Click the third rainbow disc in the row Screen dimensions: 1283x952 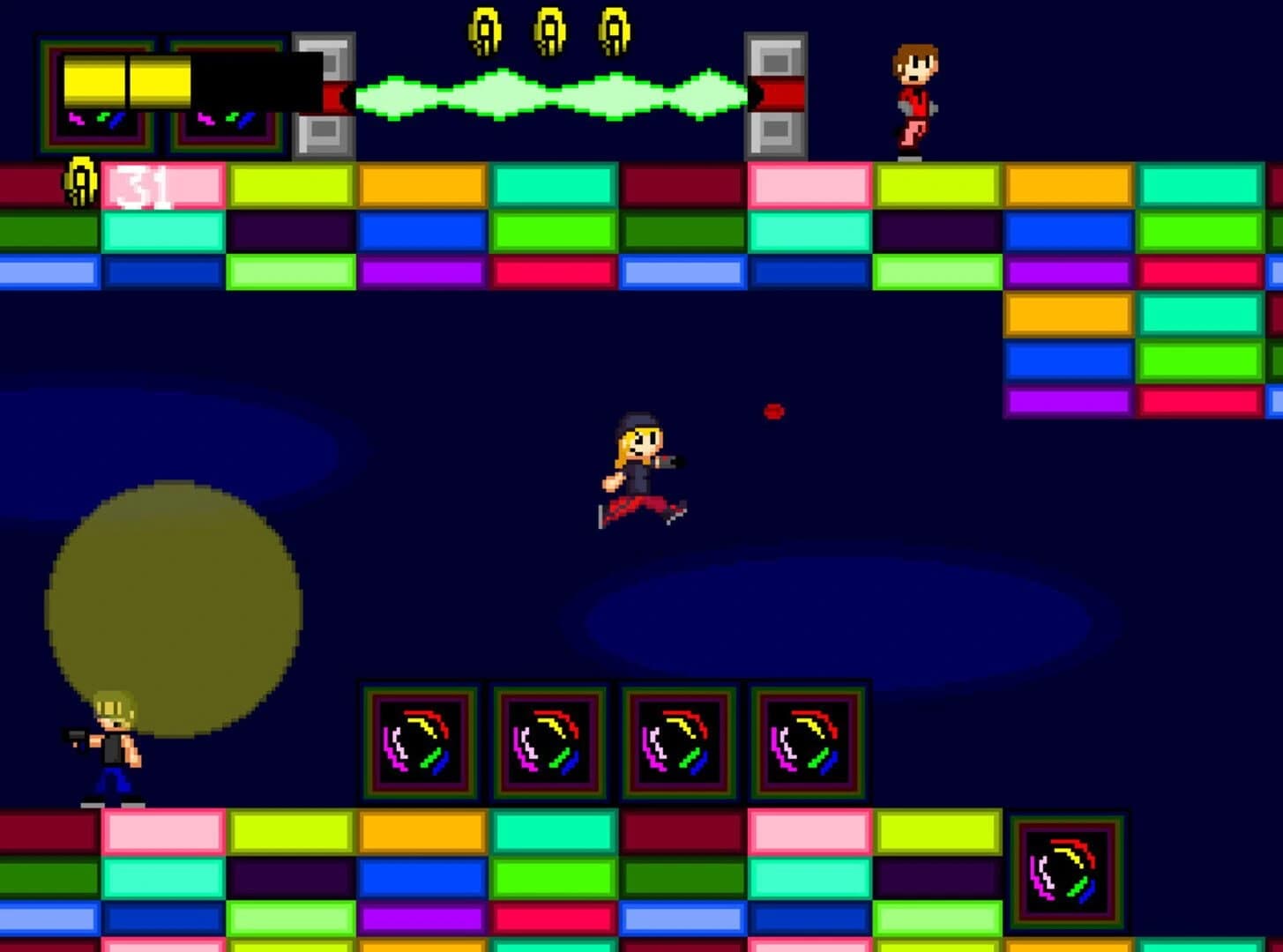tap(679, 743)
